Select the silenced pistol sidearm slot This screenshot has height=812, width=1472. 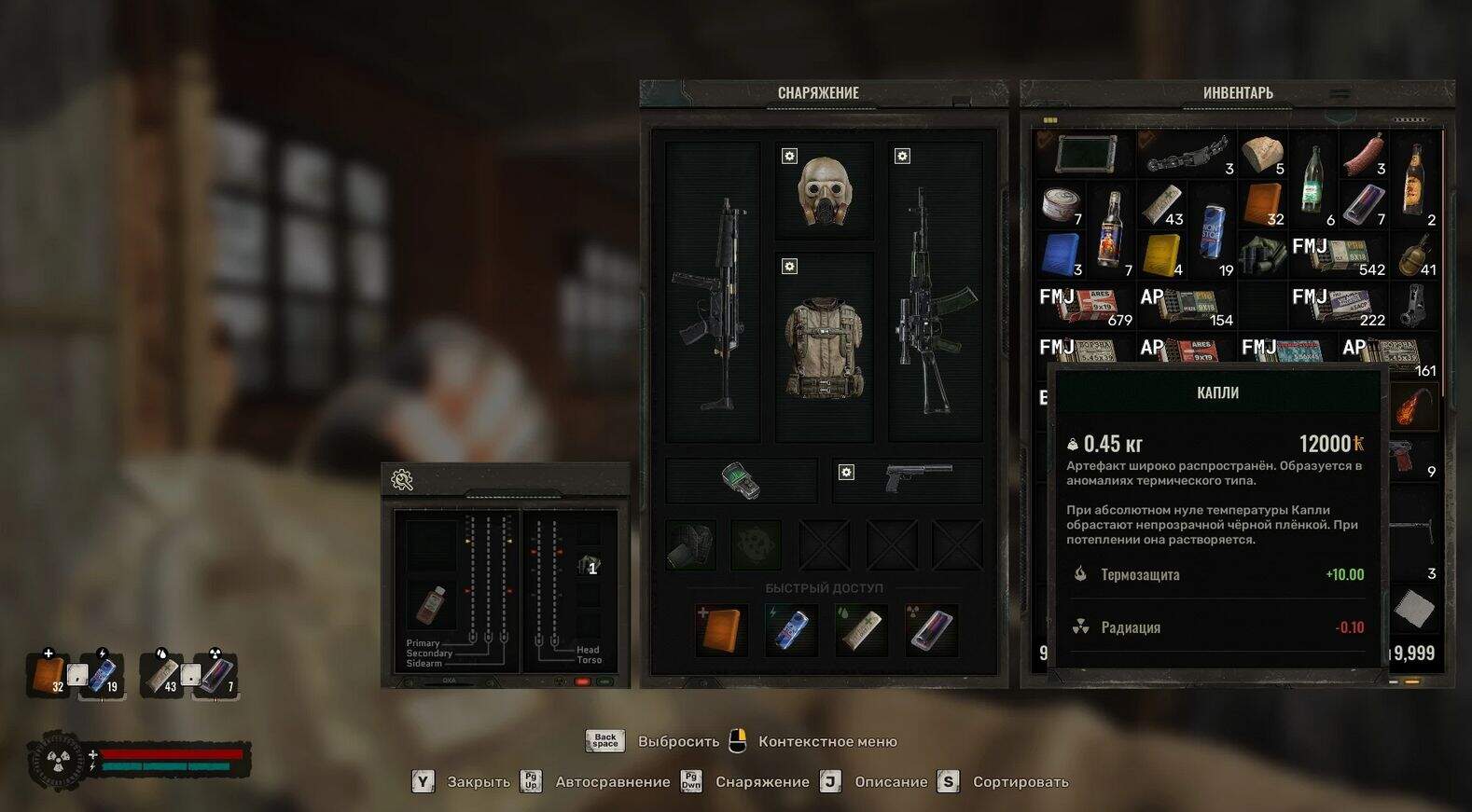(x=917, y=478)
